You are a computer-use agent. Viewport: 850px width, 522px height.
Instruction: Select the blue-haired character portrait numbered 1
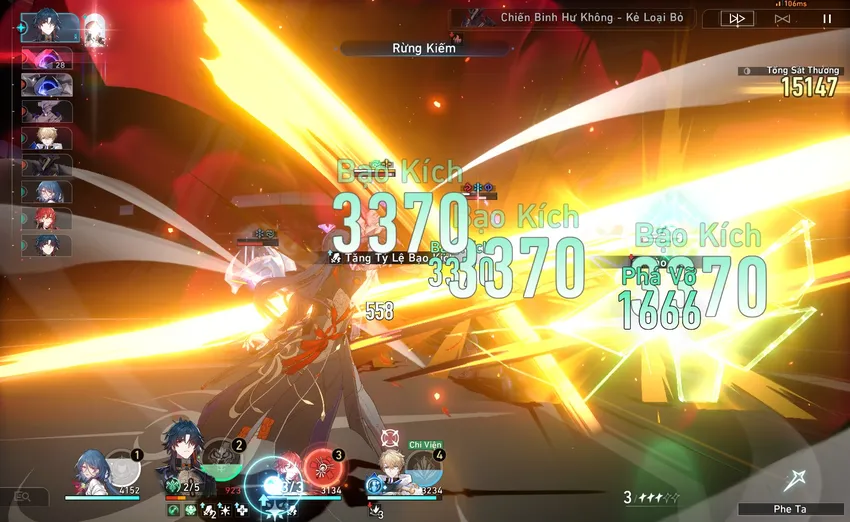(x=89, y=472)
